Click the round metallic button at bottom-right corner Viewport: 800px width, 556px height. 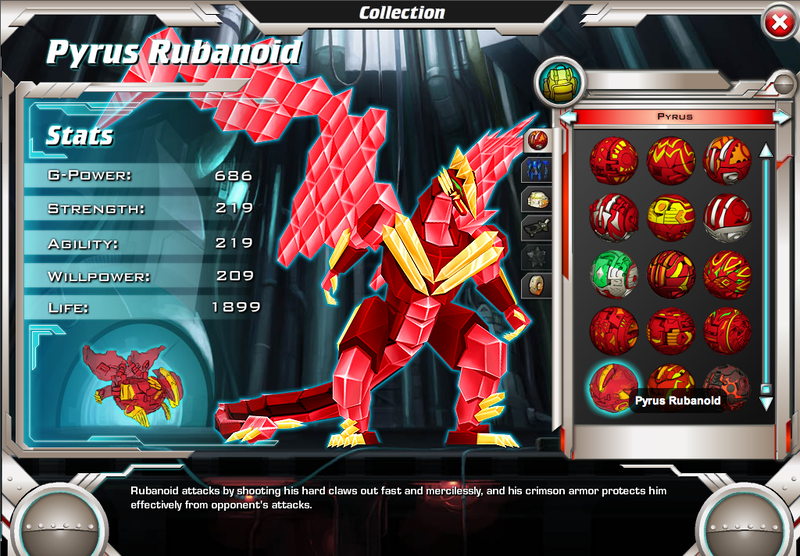point(743,520)
